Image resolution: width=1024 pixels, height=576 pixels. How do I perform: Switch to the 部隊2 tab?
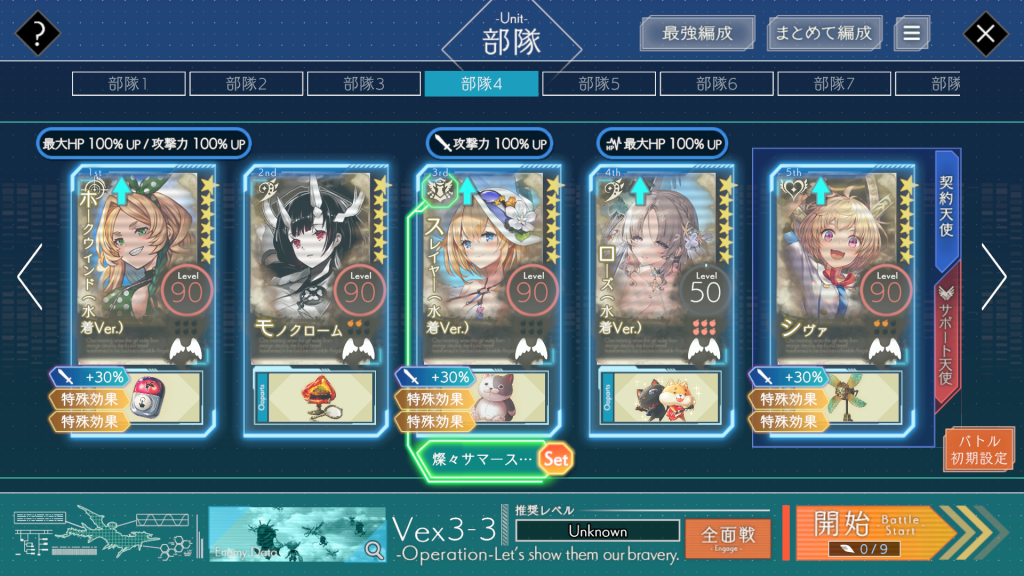(246, 84)
